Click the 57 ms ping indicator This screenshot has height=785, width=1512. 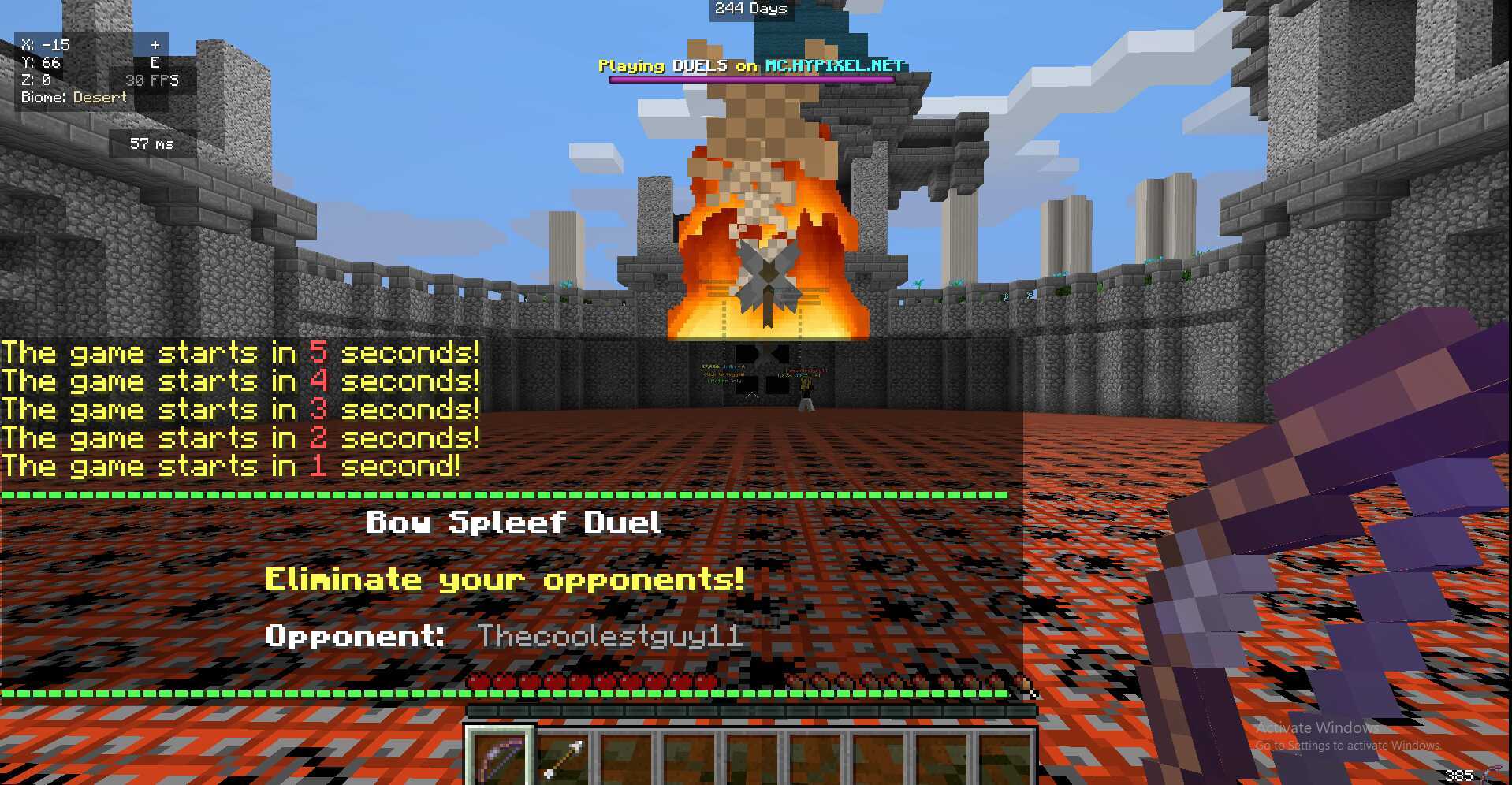pos(149,143)
